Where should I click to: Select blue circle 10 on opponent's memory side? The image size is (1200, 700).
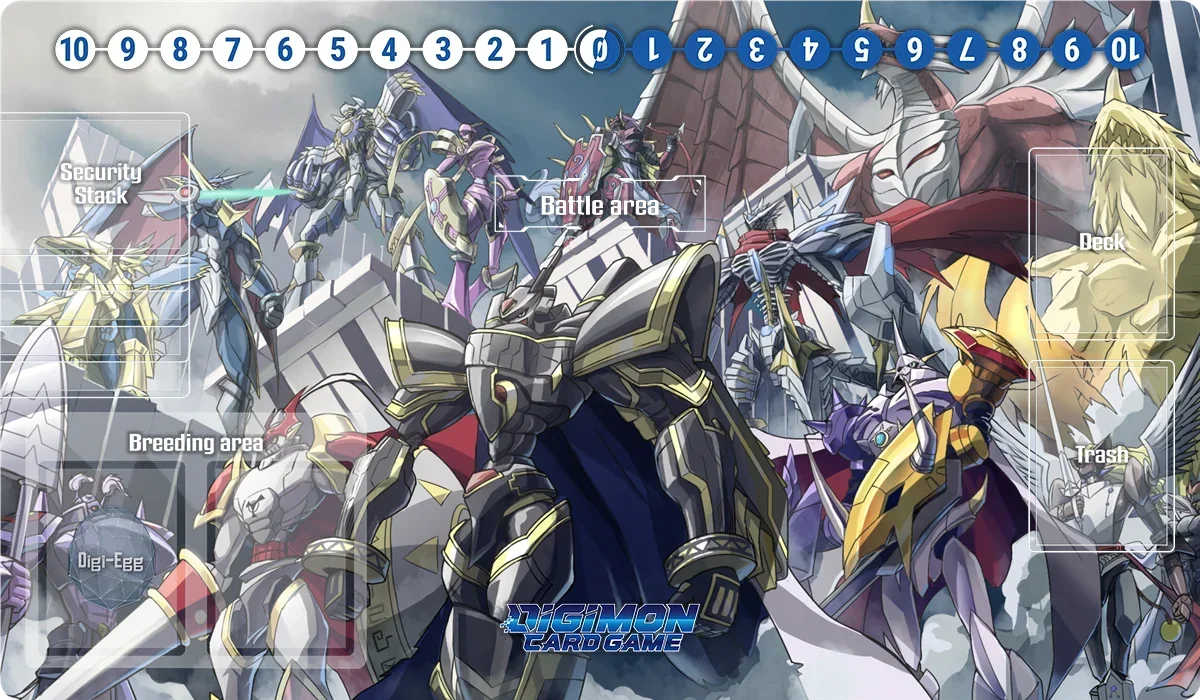1124,48
